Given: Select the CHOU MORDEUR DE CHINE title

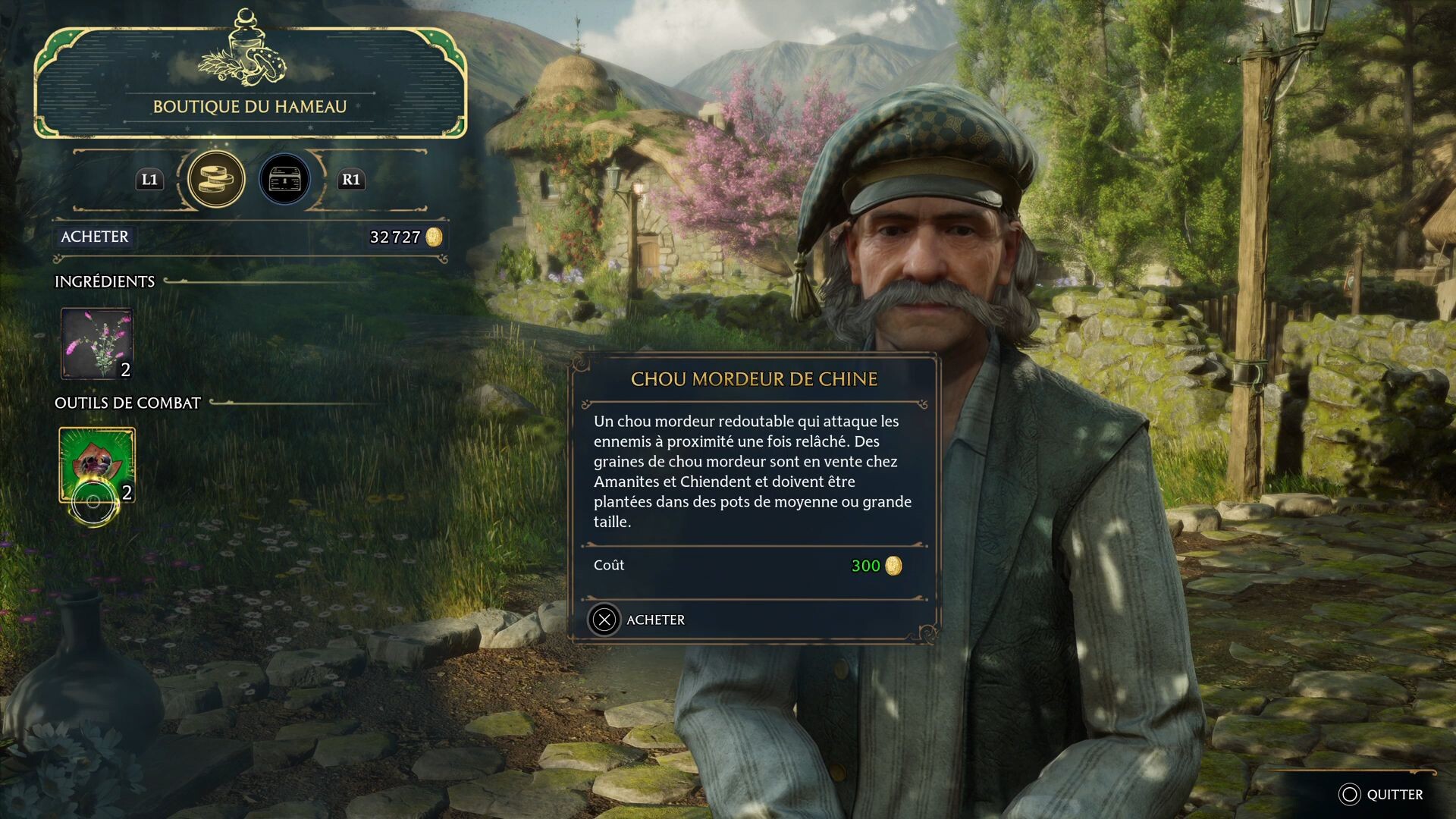Looking at the screenshot, I should (753, 379).
